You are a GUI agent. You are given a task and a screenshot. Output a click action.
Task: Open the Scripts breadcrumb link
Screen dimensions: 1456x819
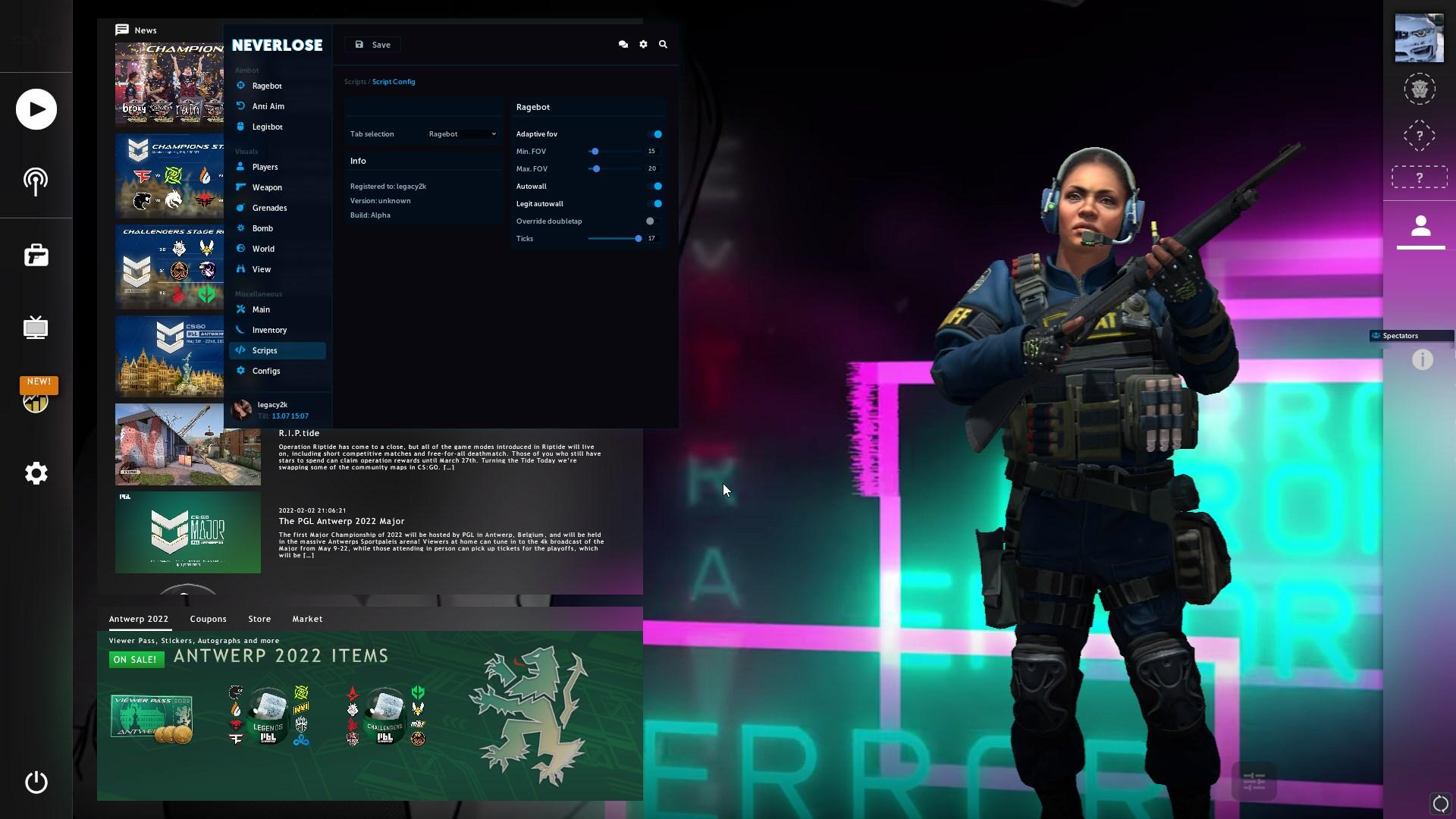coord(355,81)
